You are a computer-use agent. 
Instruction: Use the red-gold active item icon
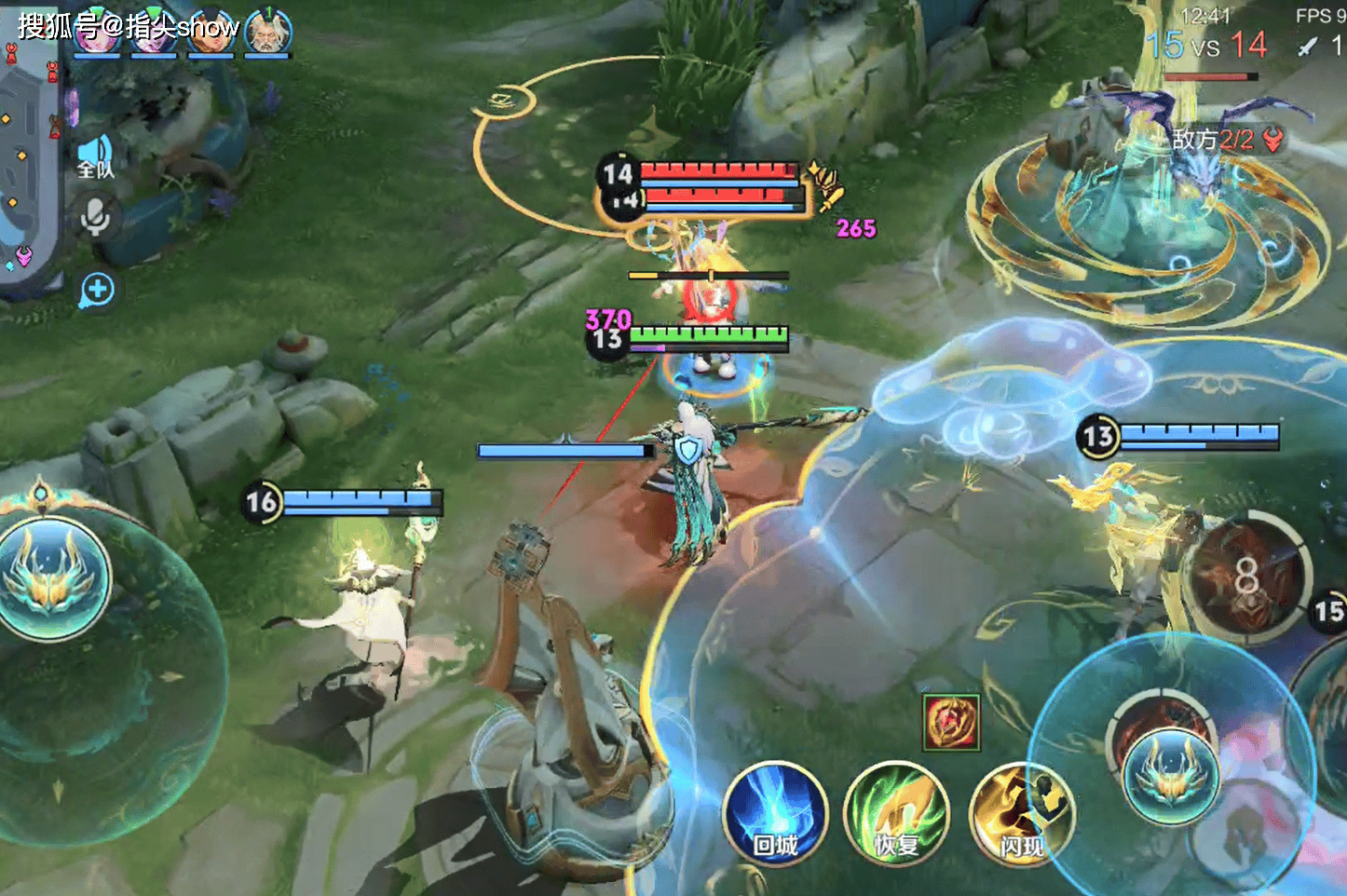point(951,722)
